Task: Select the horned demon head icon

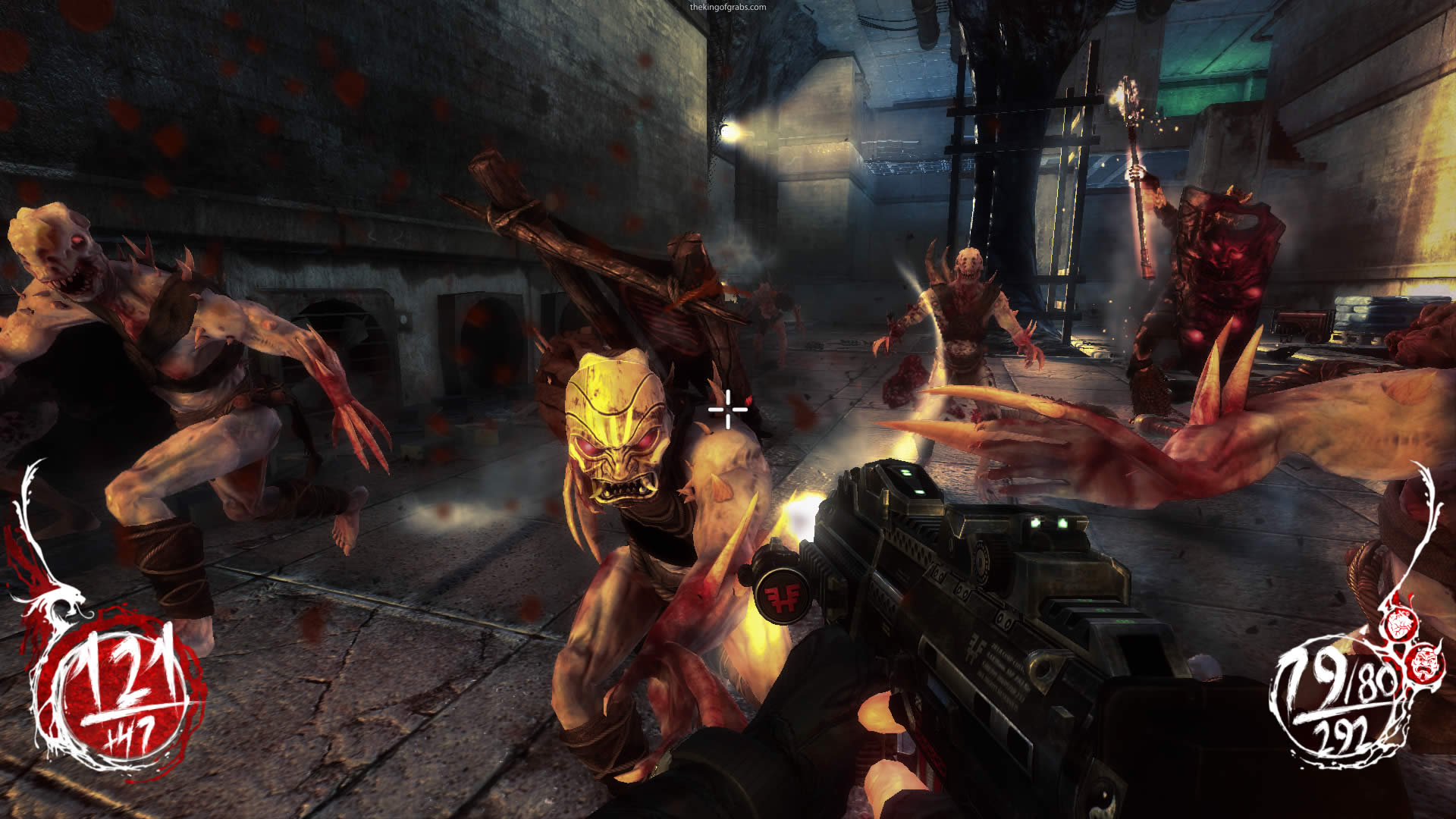Action: click(x=1424, y=661)
